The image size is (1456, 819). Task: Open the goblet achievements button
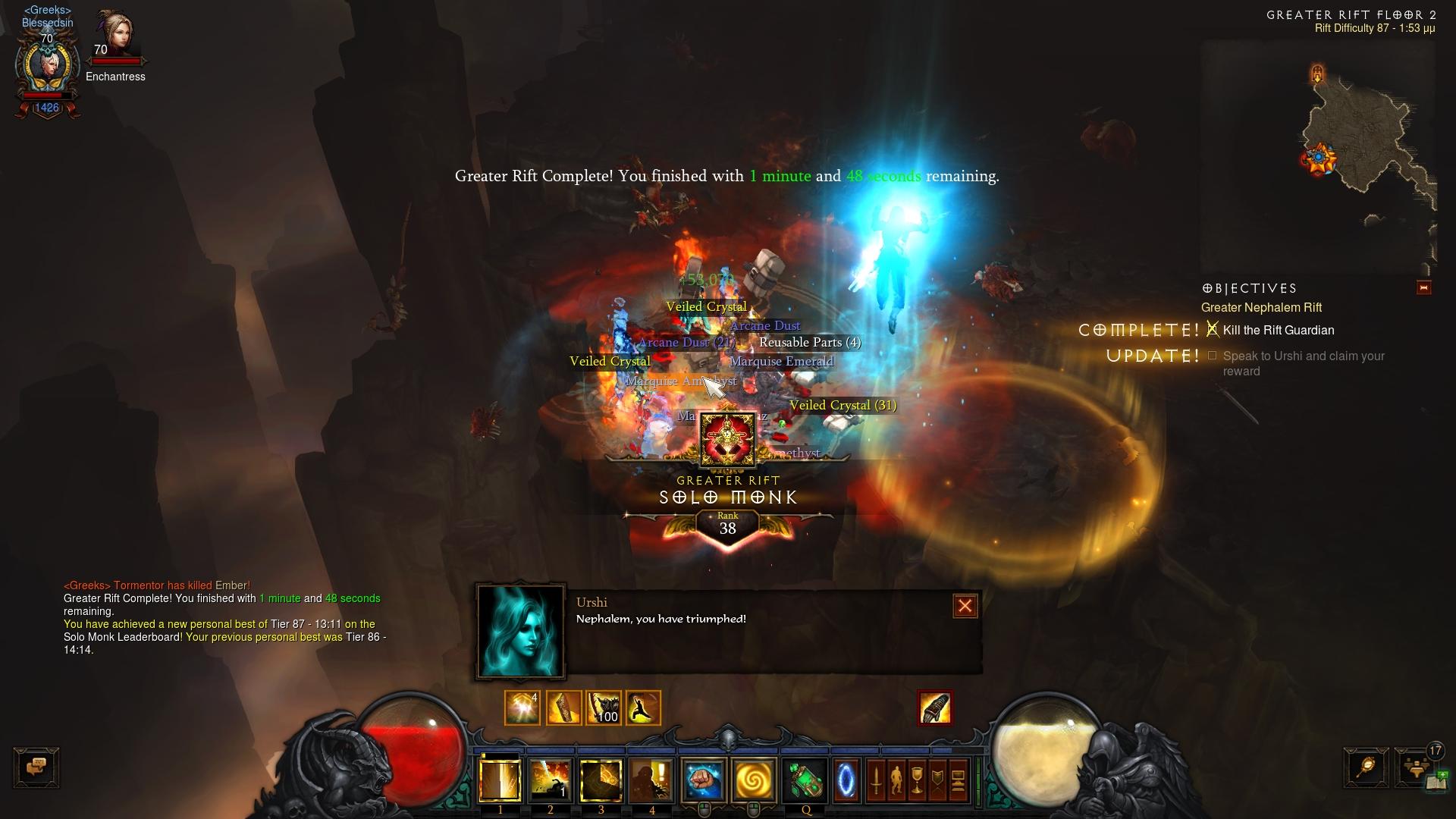917,780
